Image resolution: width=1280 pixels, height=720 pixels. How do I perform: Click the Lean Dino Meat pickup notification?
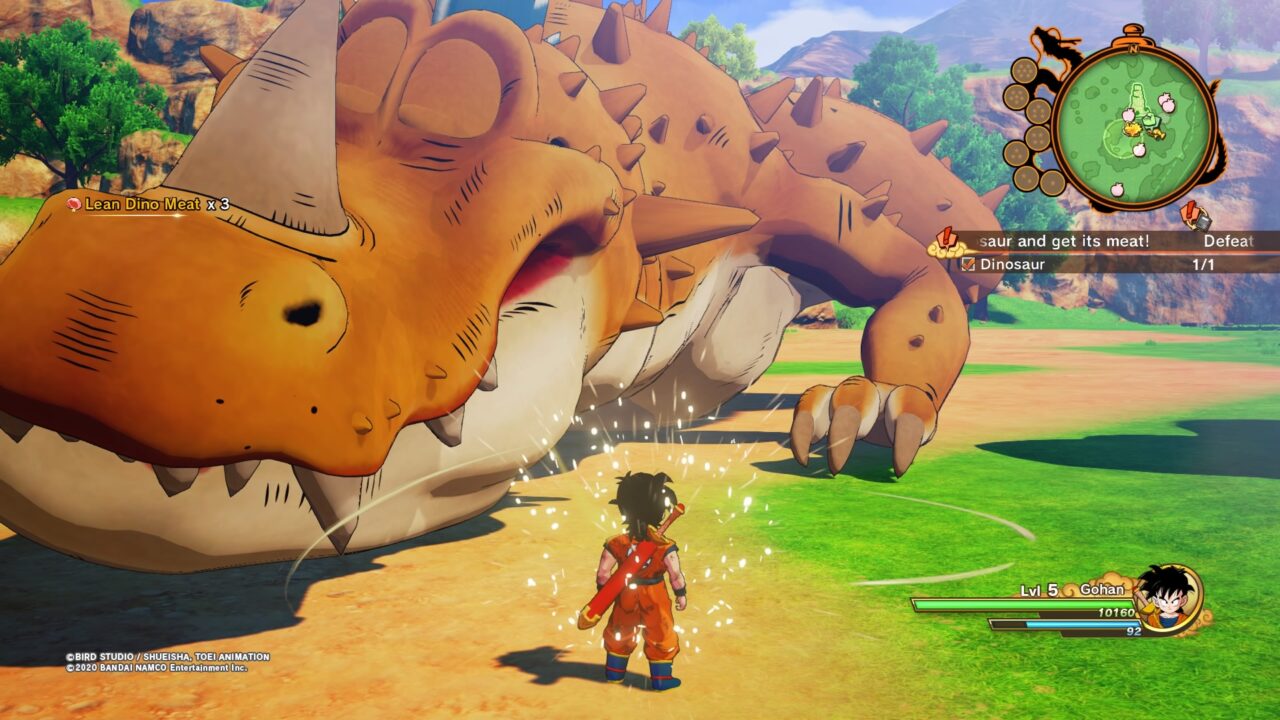[147, 204]
